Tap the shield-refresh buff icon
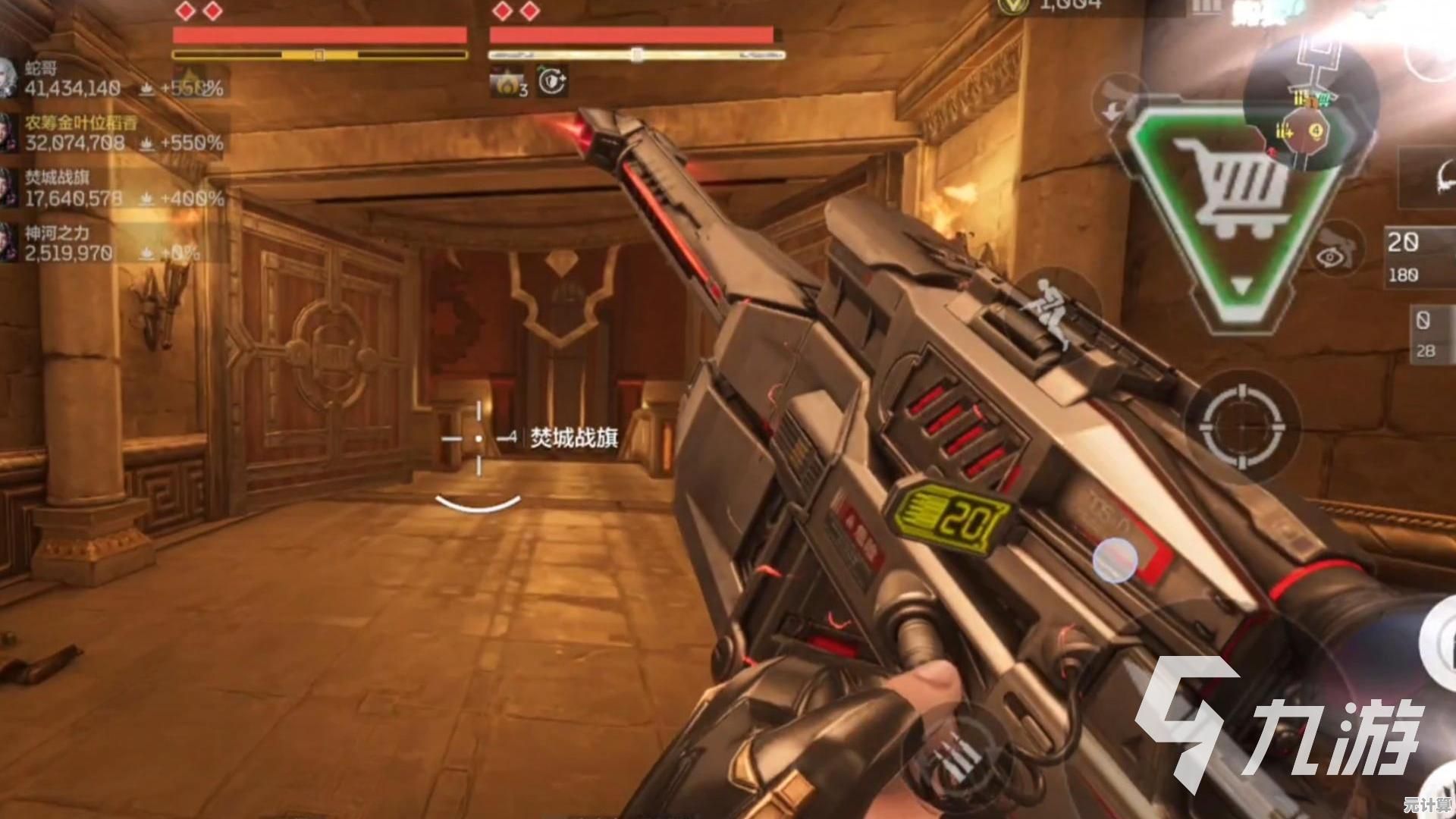This screenshot has width=1456, height=819. tap(553, 80)
